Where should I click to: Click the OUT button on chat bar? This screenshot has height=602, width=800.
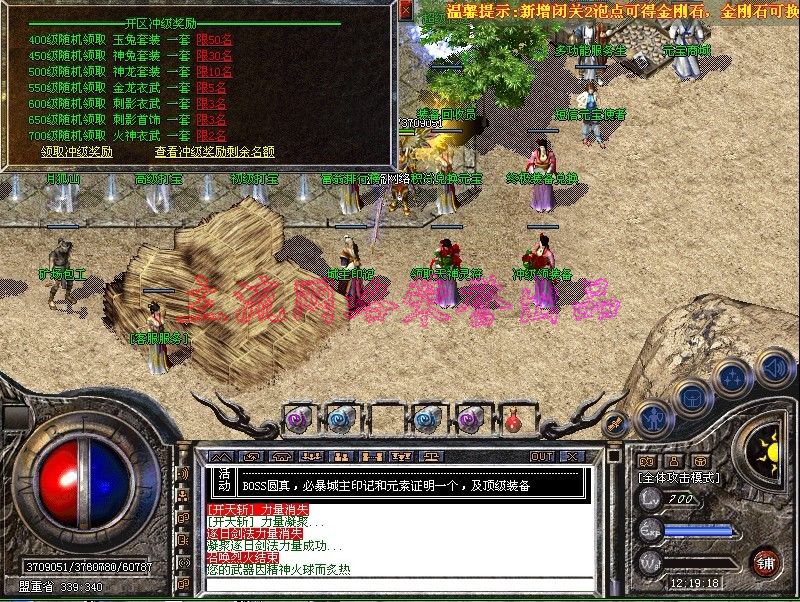tap(542, 457)
